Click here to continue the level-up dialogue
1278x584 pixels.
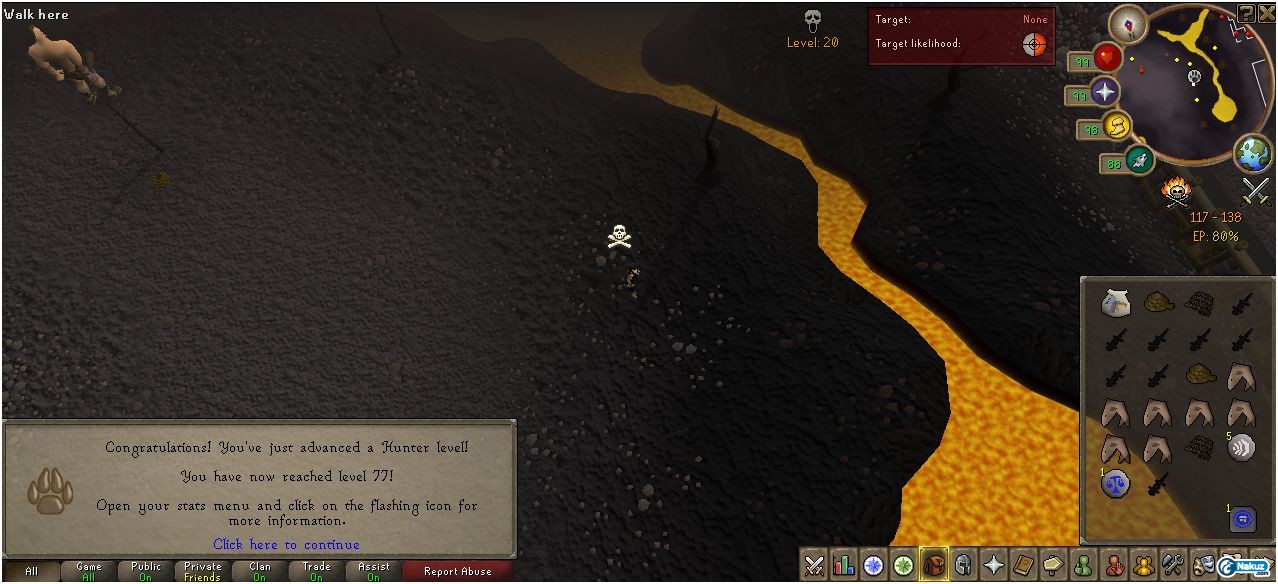coord(286,544)
